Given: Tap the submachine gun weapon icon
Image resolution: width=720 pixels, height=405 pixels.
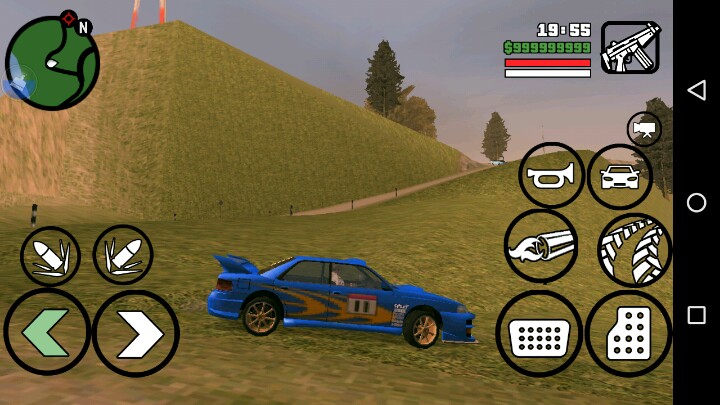Looking at the screenshot, I should coord(630,47).
